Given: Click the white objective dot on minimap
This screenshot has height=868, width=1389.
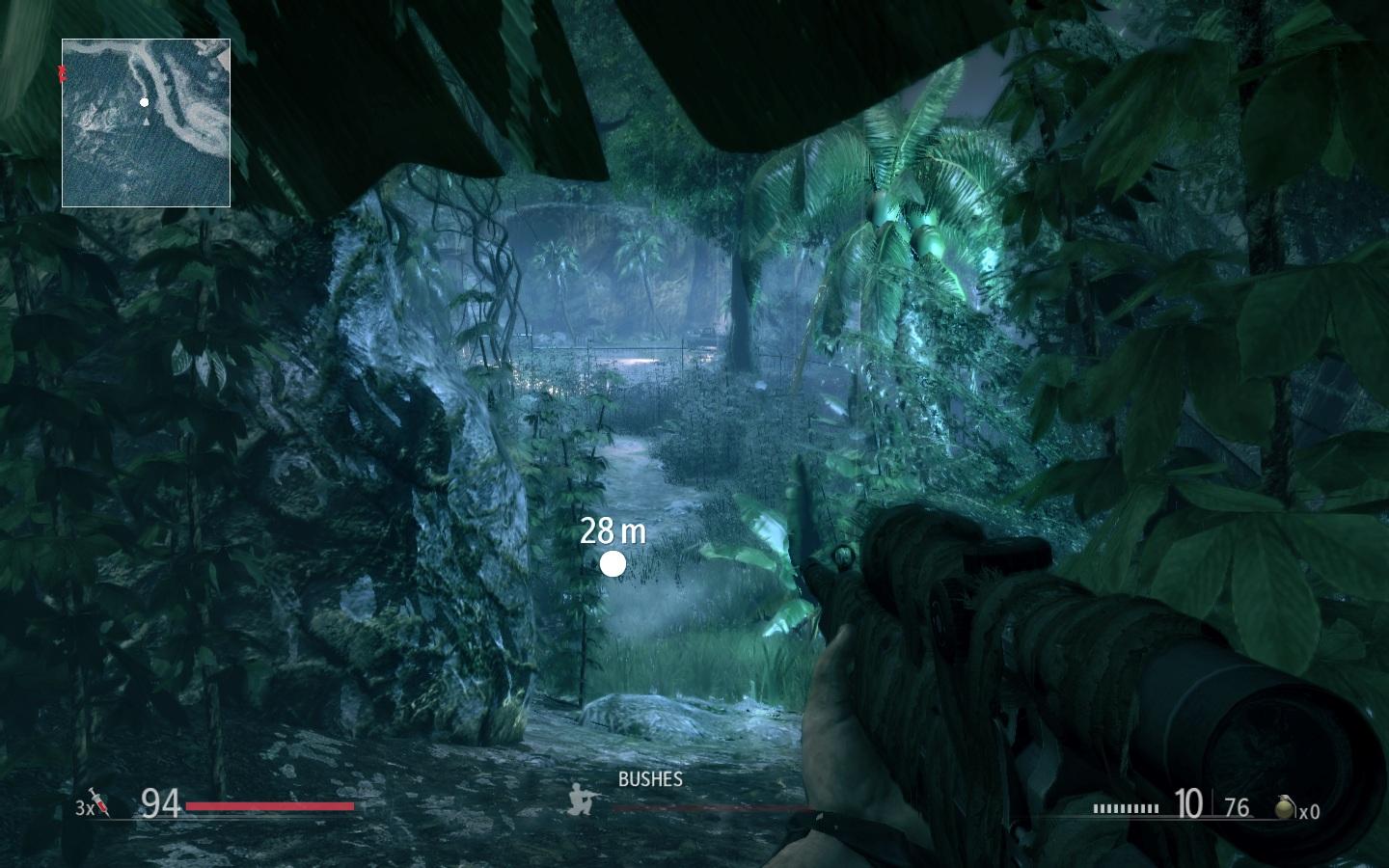Looking at the screenshot, I should [145, 100].
